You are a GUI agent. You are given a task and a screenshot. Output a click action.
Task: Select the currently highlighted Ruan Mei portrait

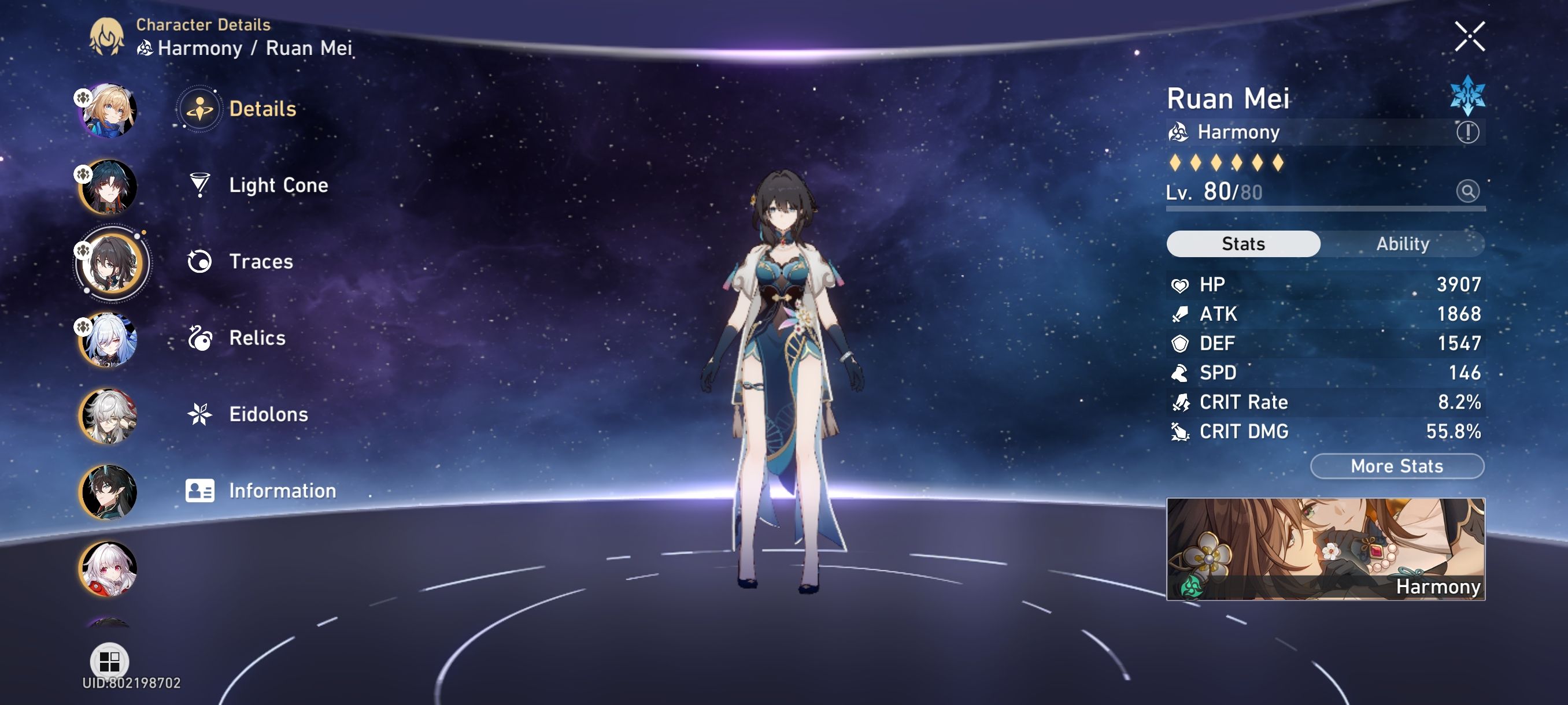coord(112,265)
